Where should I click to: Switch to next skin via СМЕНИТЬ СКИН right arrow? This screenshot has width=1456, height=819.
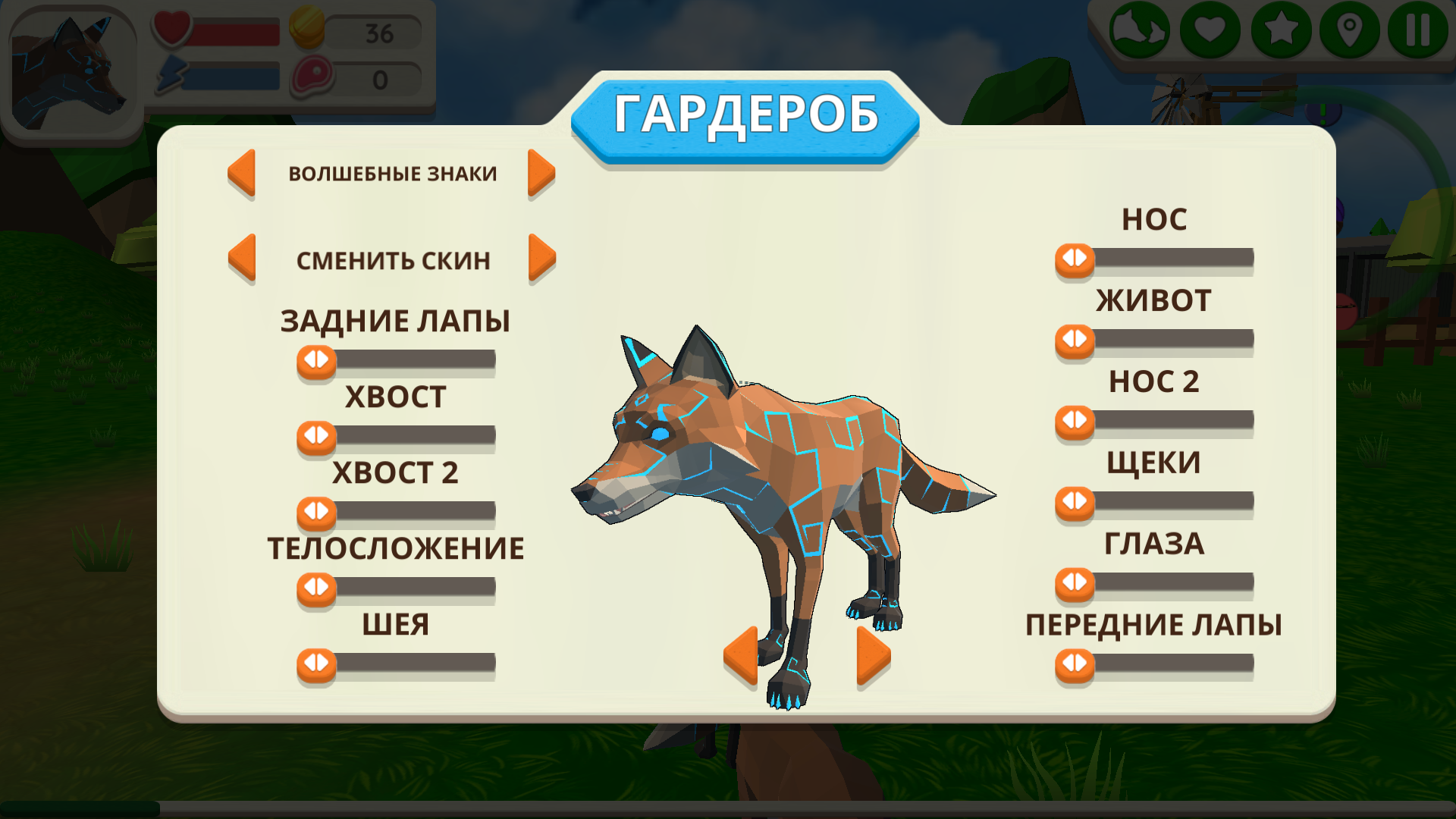pyautogui.click(x=541, y=259)
